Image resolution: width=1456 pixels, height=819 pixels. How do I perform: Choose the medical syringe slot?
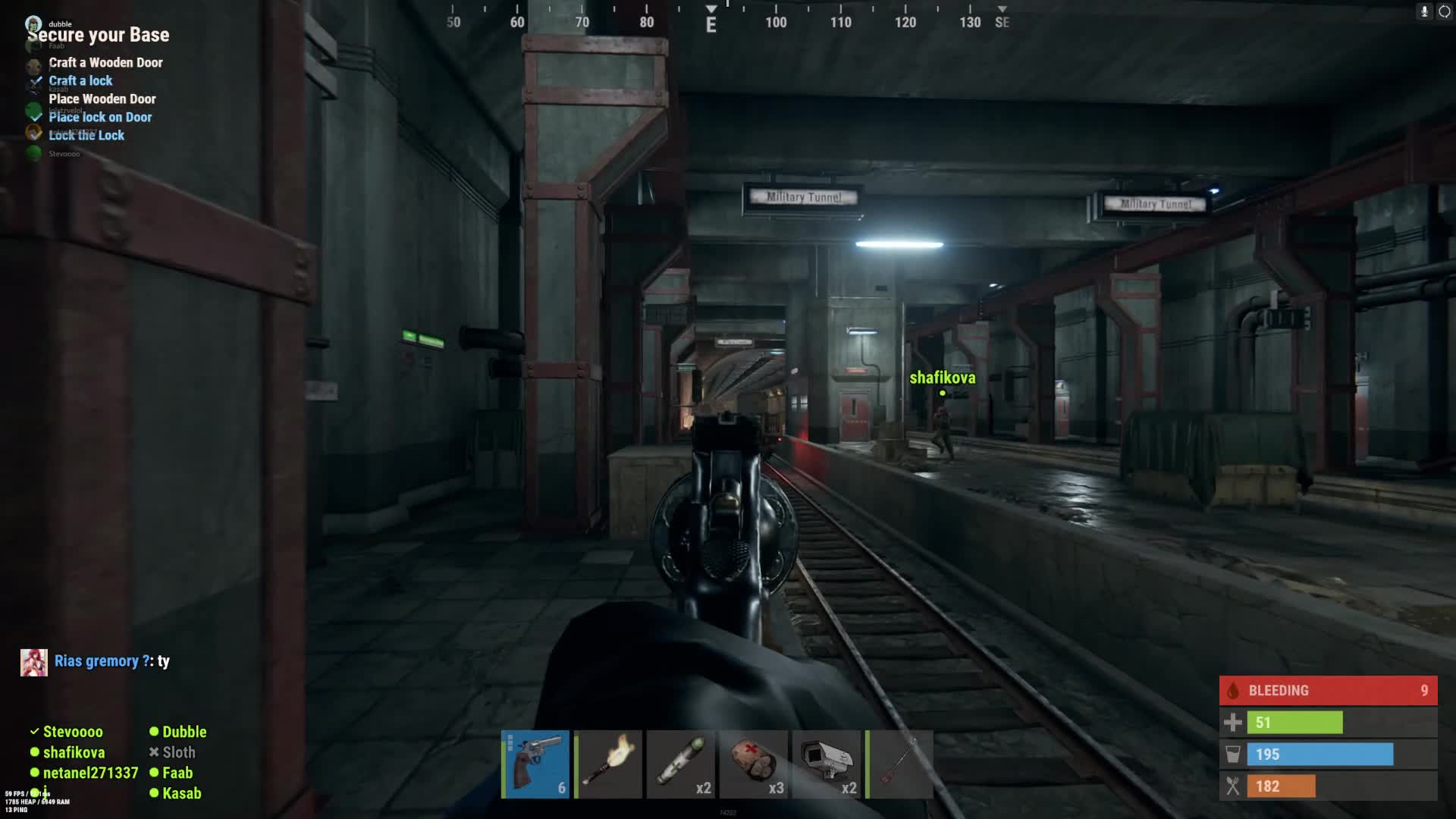(x=681, y=764)
